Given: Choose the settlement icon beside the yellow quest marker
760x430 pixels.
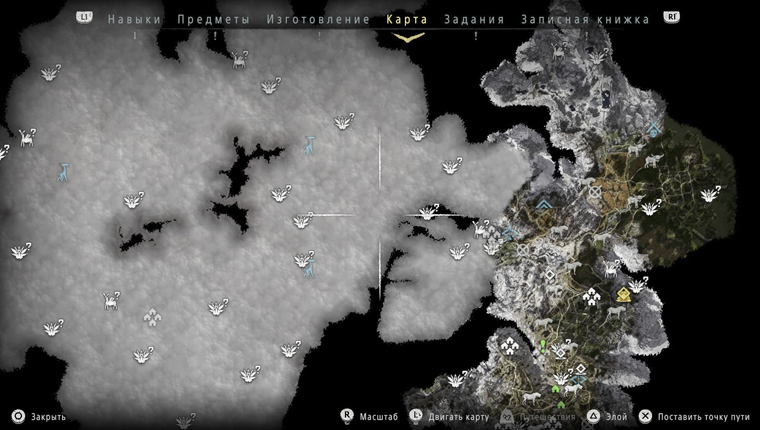Looking at the screenshot, I should pos(592,297).
